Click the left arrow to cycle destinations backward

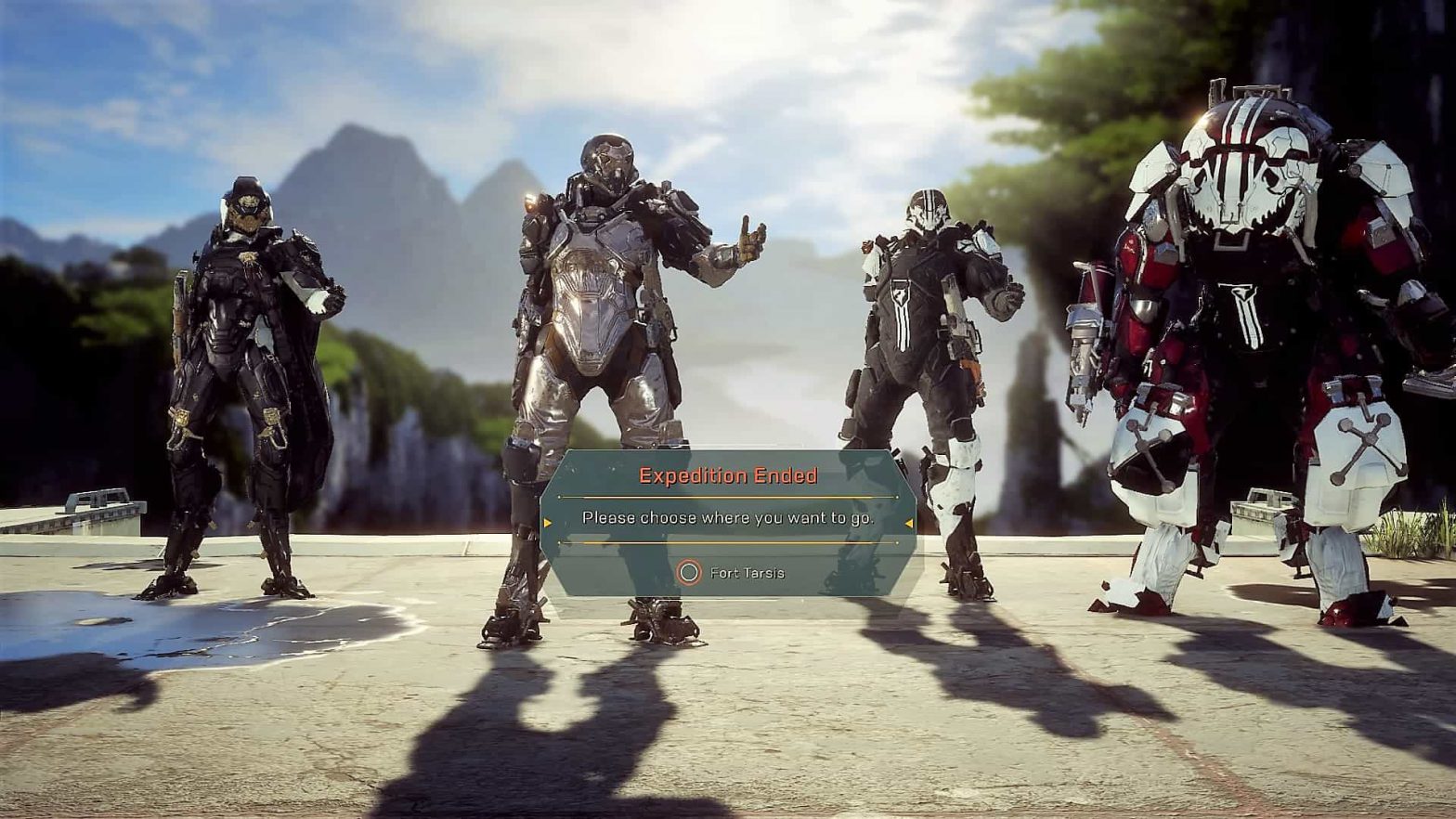(x=550, y=522)
